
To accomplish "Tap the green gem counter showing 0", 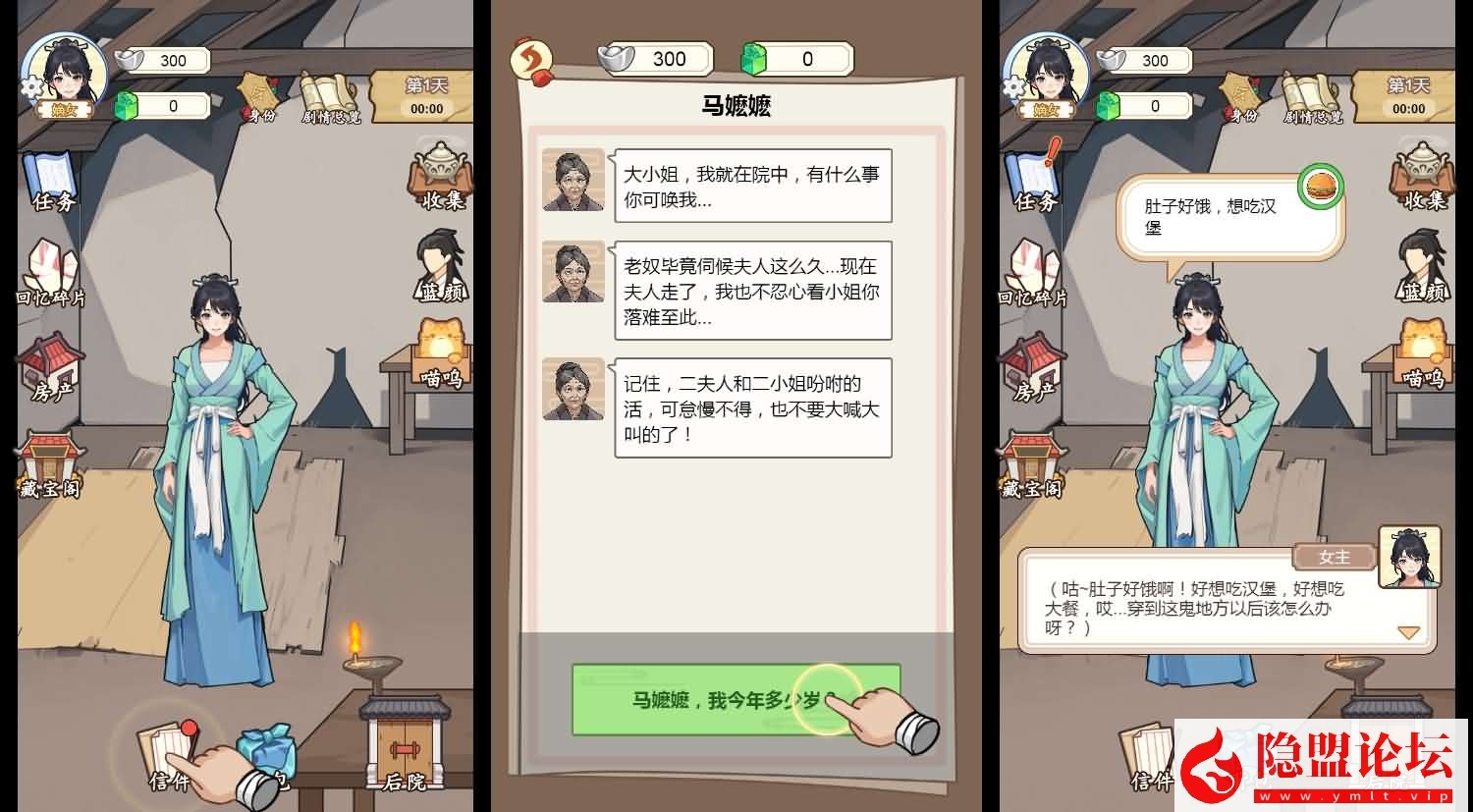I will click(x=162, y=104).
